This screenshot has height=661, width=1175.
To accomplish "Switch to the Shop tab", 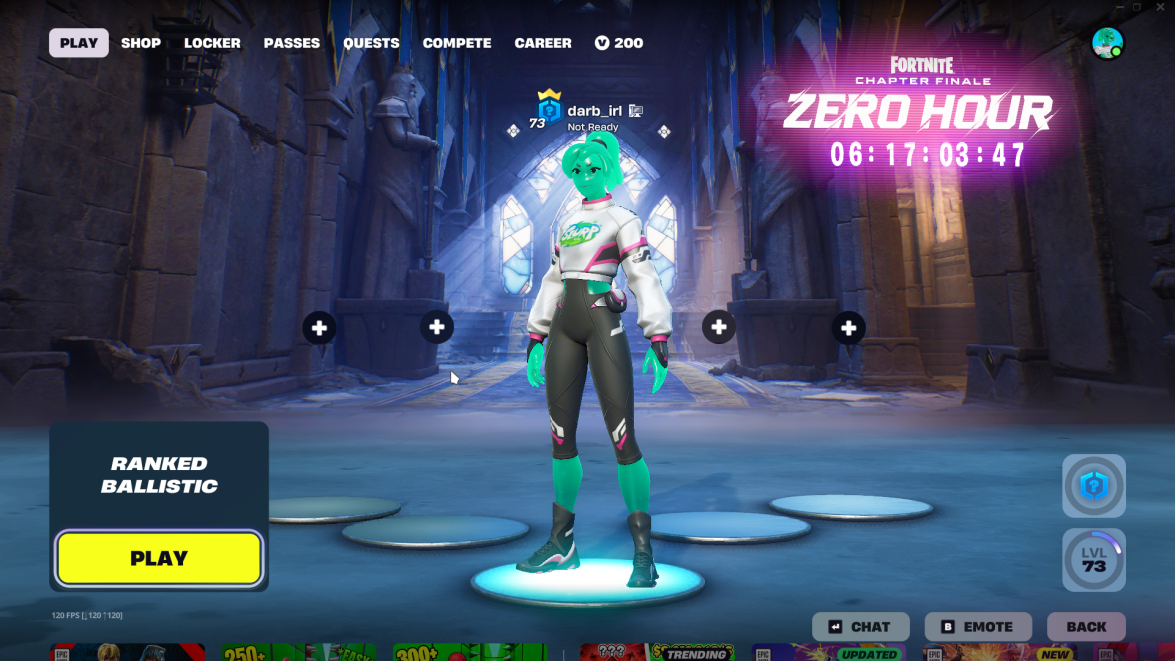I will pyautogui.click(x=141, y=43).
